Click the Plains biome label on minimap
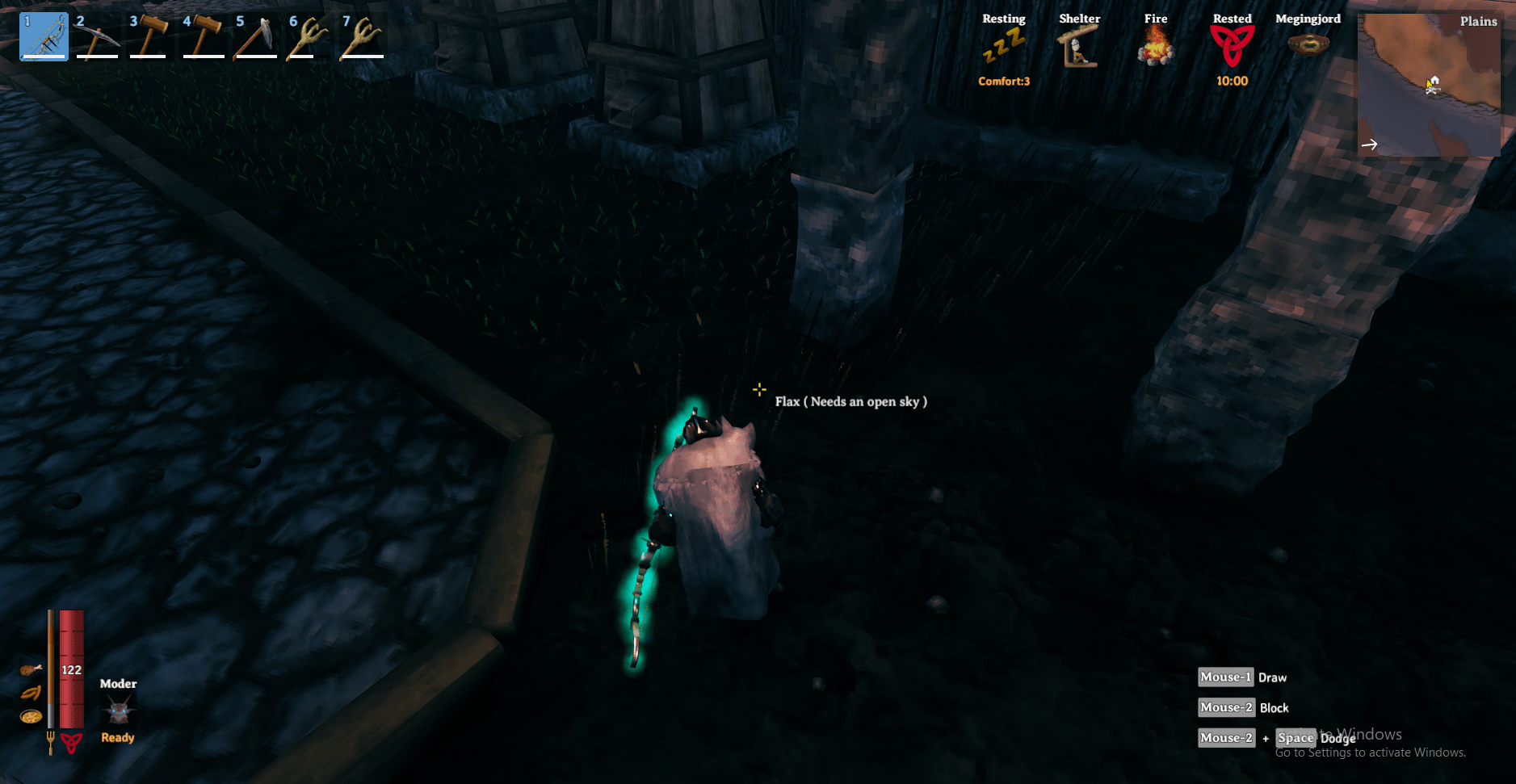This screenshot has height=784, width=1516. (1478, 20)
